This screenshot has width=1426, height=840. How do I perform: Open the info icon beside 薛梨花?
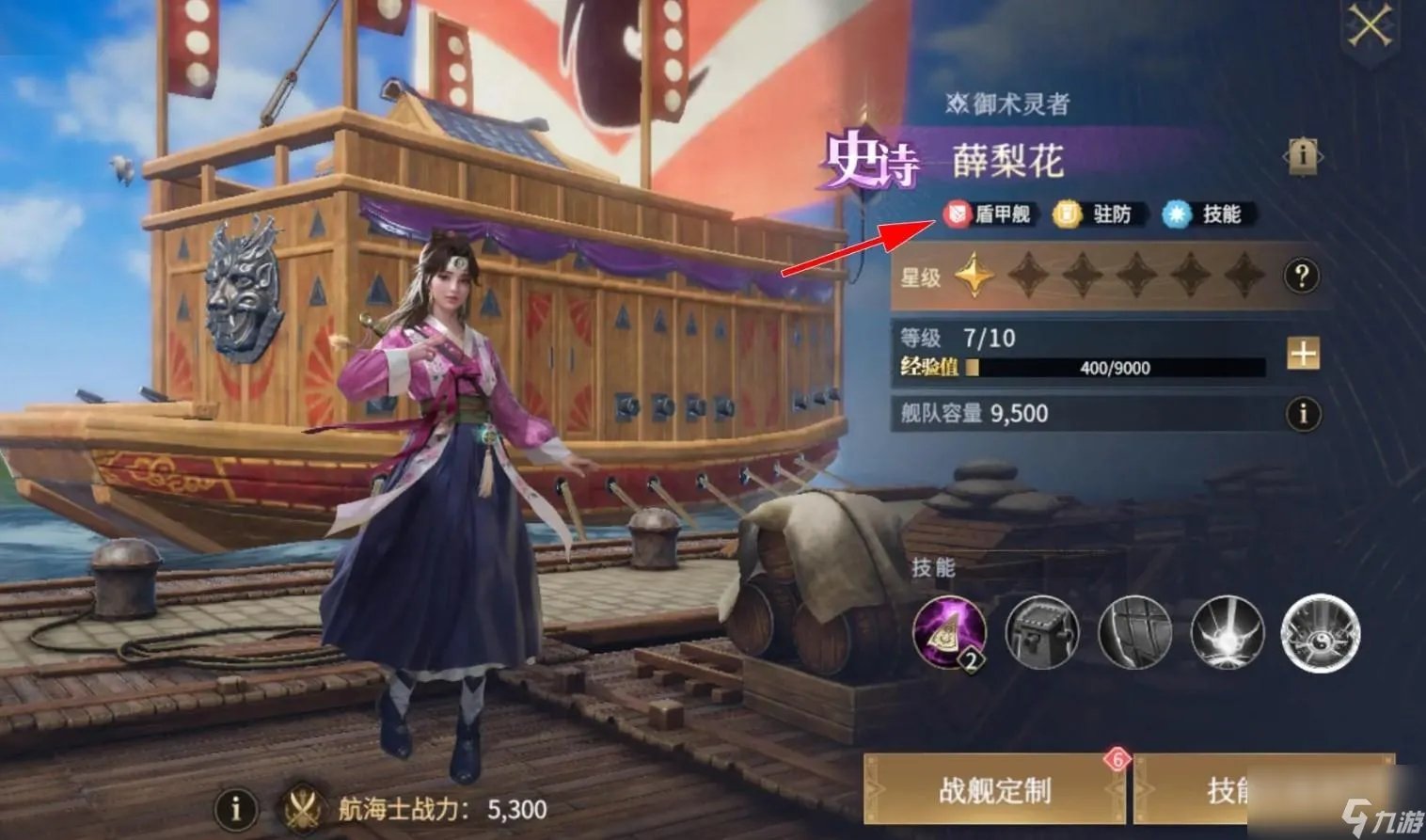1304,156
